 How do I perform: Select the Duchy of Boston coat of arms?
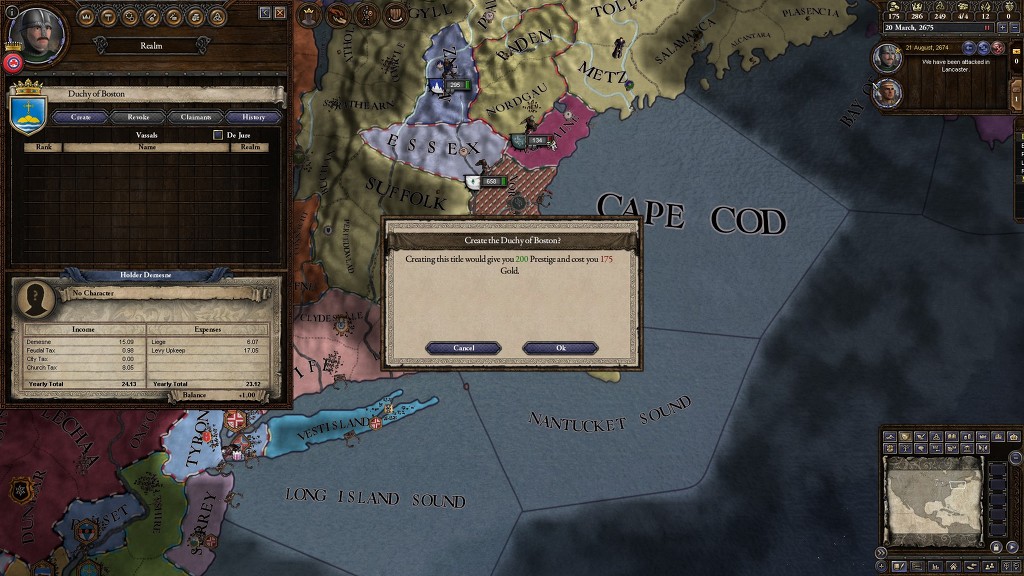[x=28, y=110]
